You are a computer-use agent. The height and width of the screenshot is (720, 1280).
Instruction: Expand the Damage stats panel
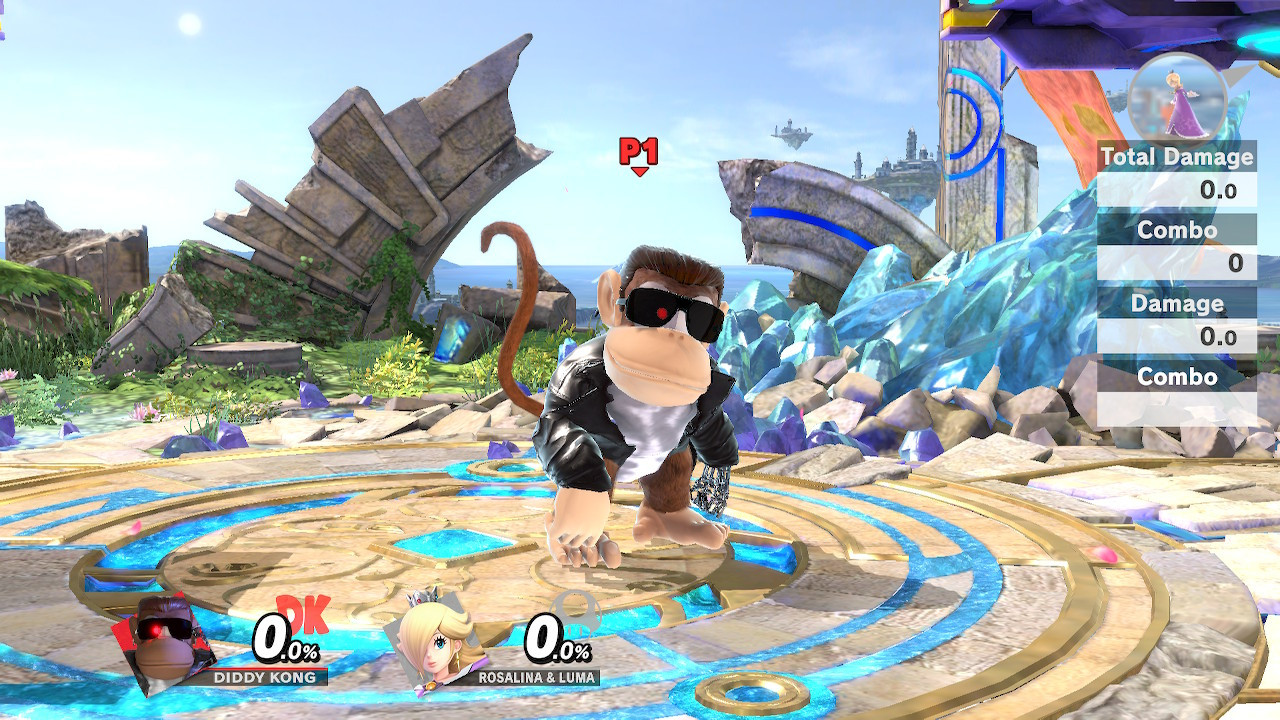coord(1180,302)
